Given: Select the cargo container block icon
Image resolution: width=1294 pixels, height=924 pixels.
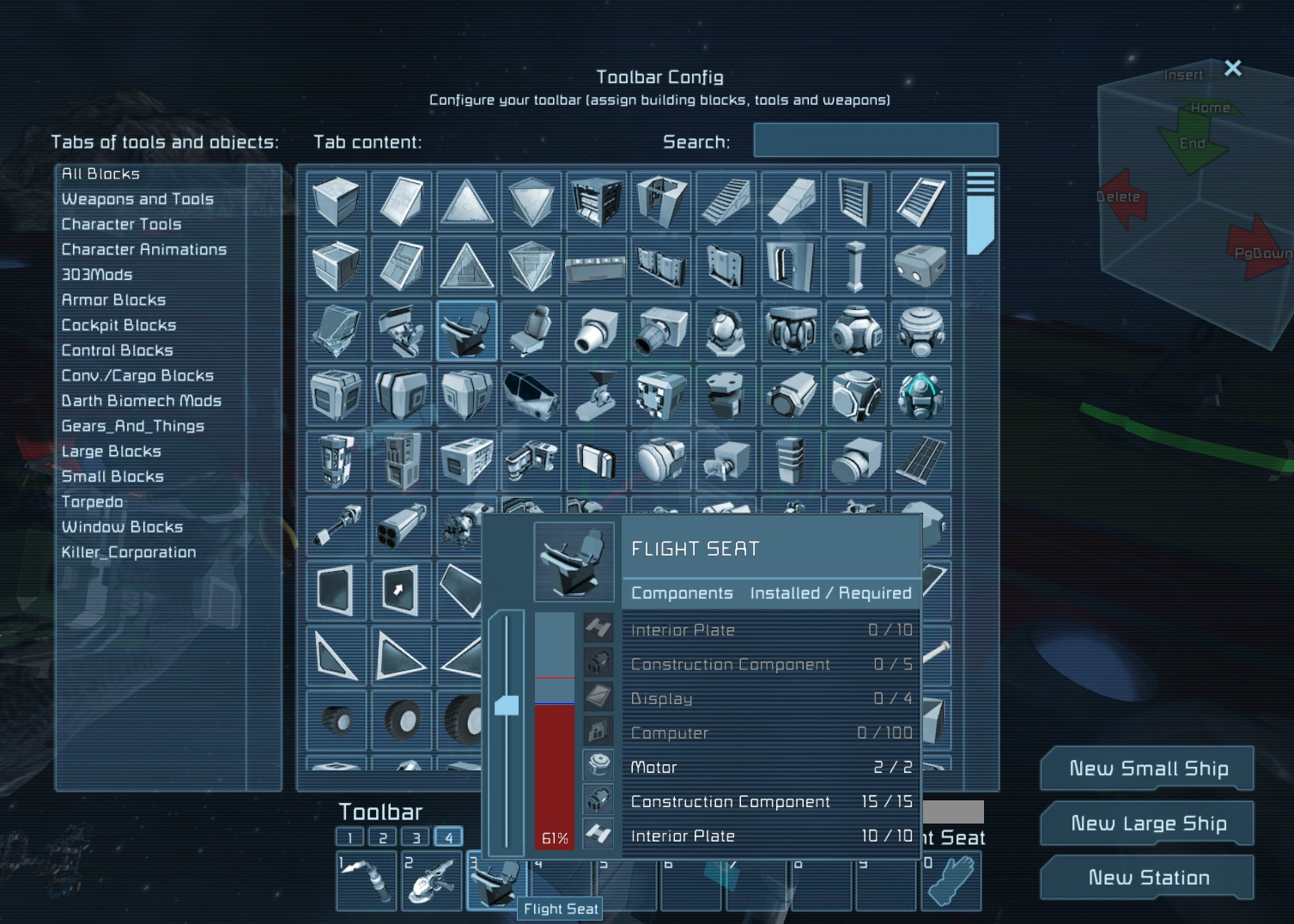Looking at the screenshot, I should pos(336,396).
